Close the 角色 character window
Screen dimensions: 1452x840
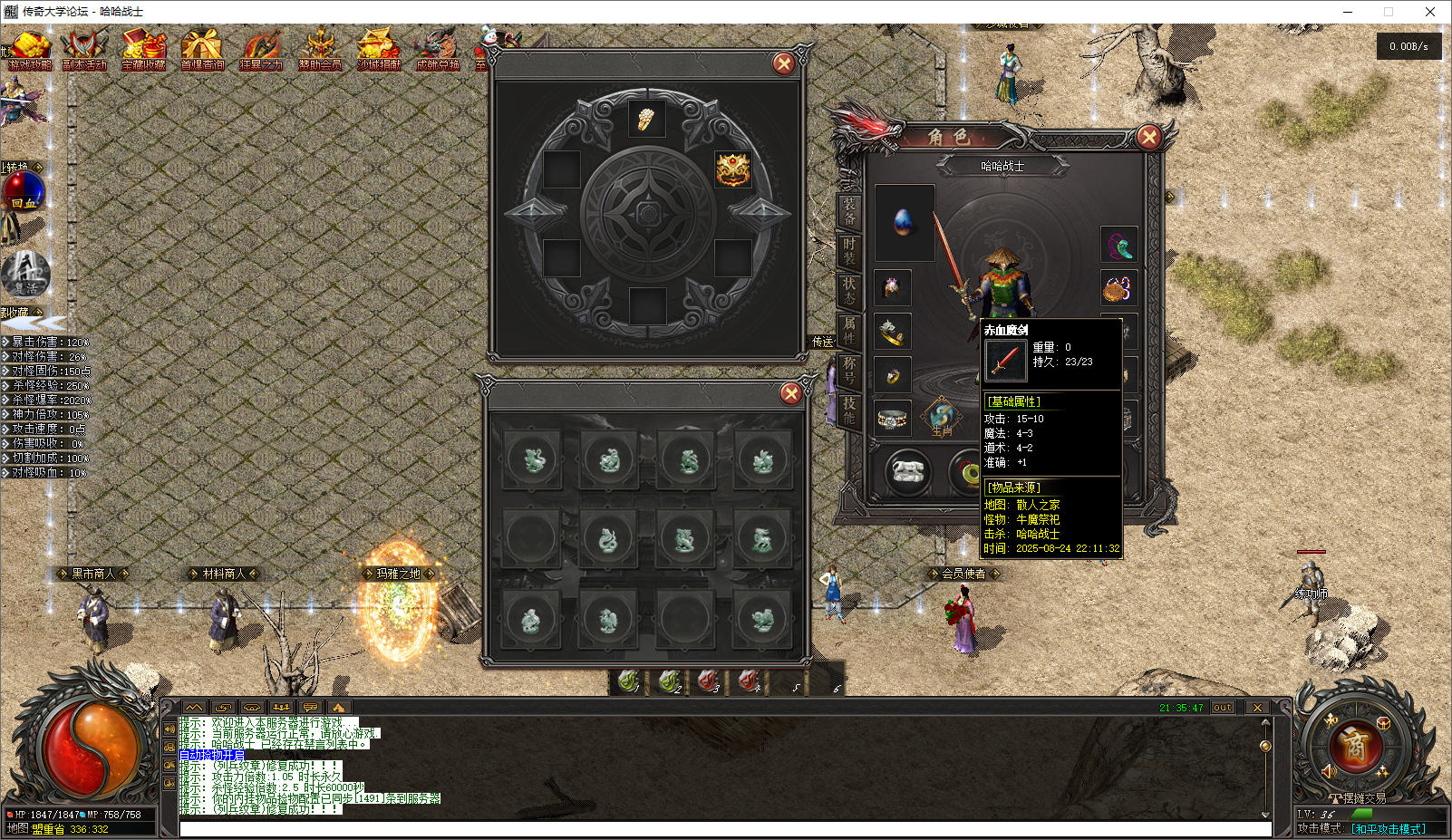tap(1148, 137)
